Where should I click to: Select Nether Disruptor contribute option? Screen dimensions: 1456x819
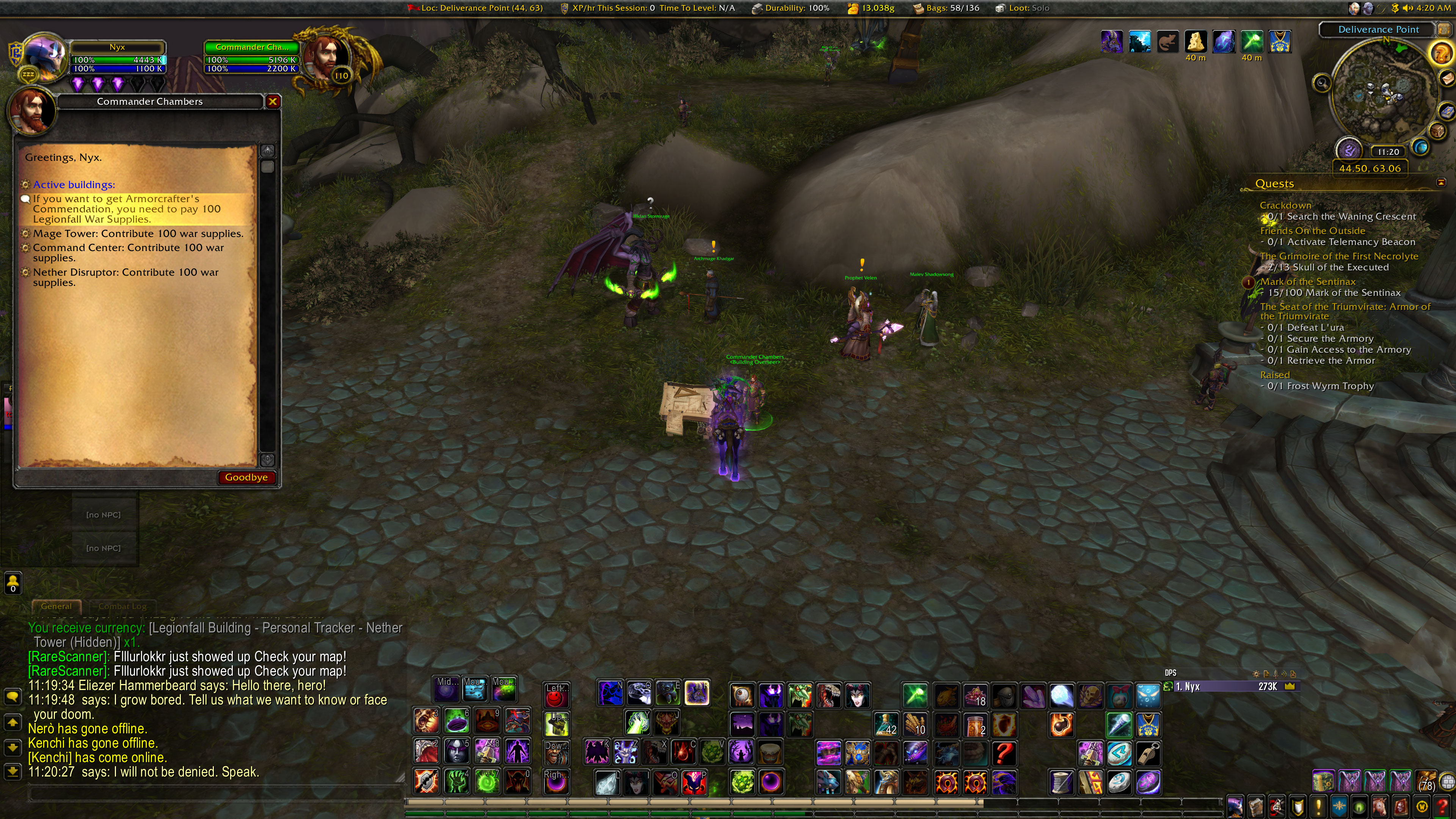coord(126,277)
